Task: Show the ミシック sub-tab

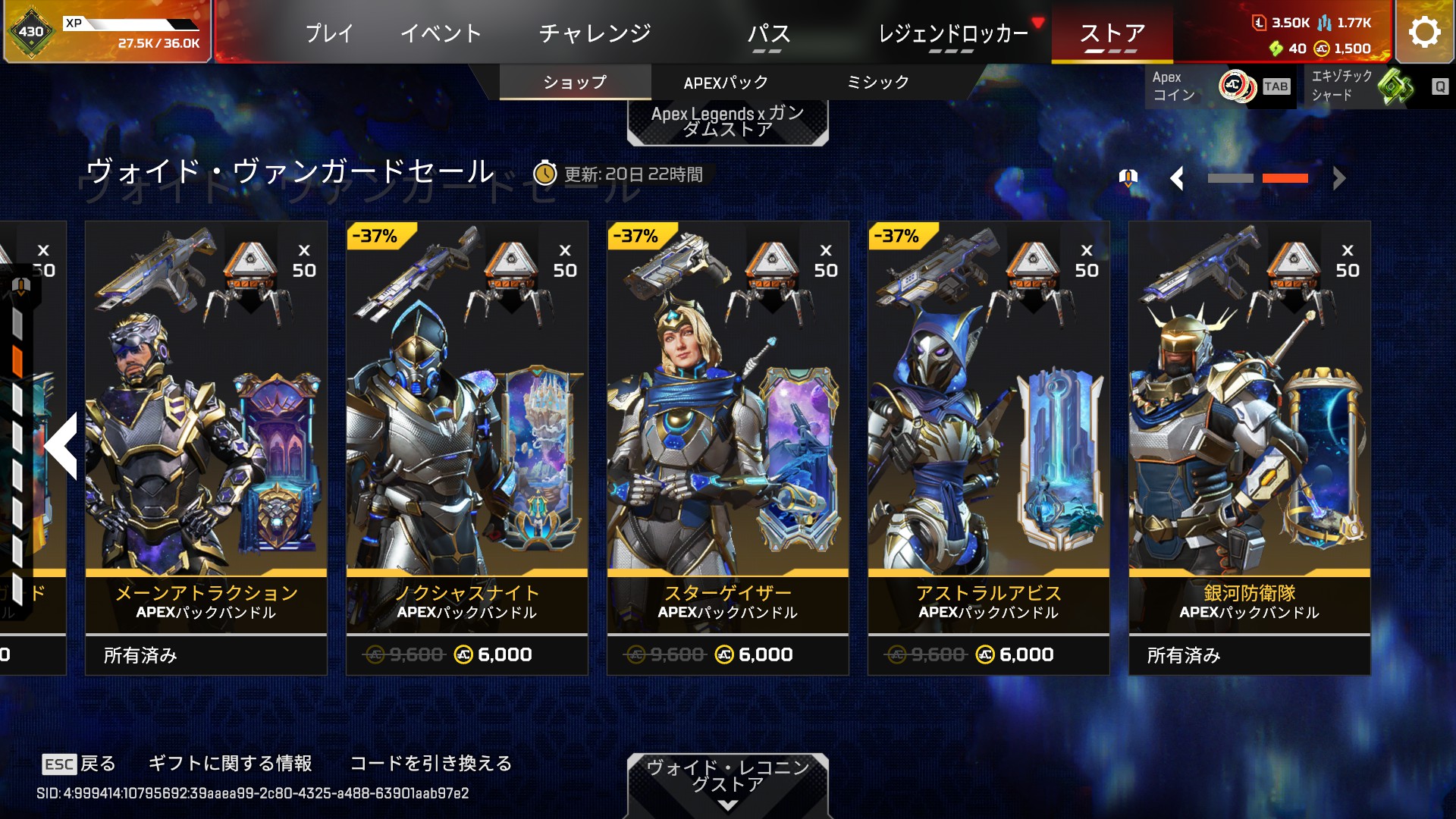Action: pyautogui.click(x=877, y=83)
